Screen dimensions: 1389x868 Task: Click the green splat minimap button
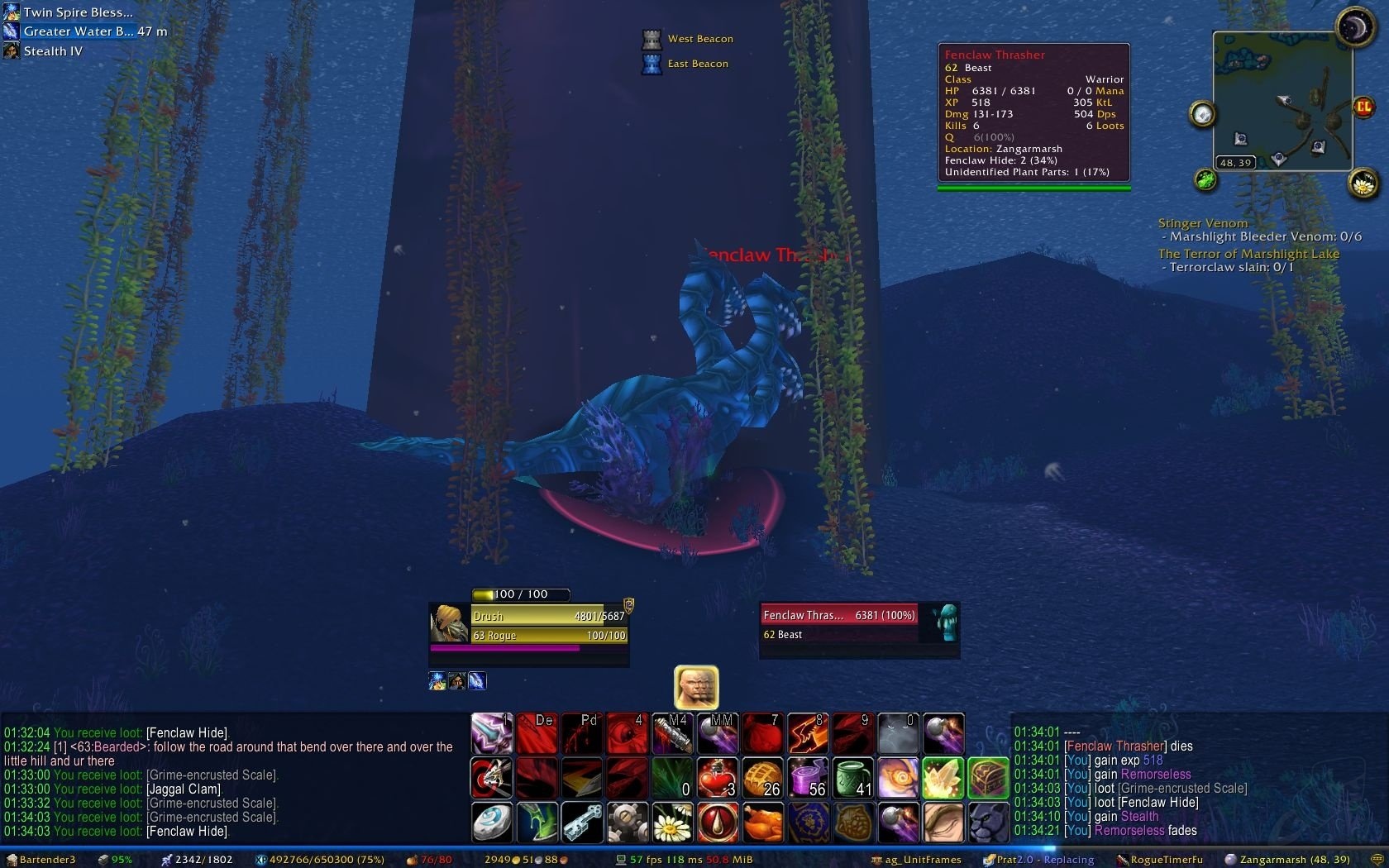pos(1205,179)
